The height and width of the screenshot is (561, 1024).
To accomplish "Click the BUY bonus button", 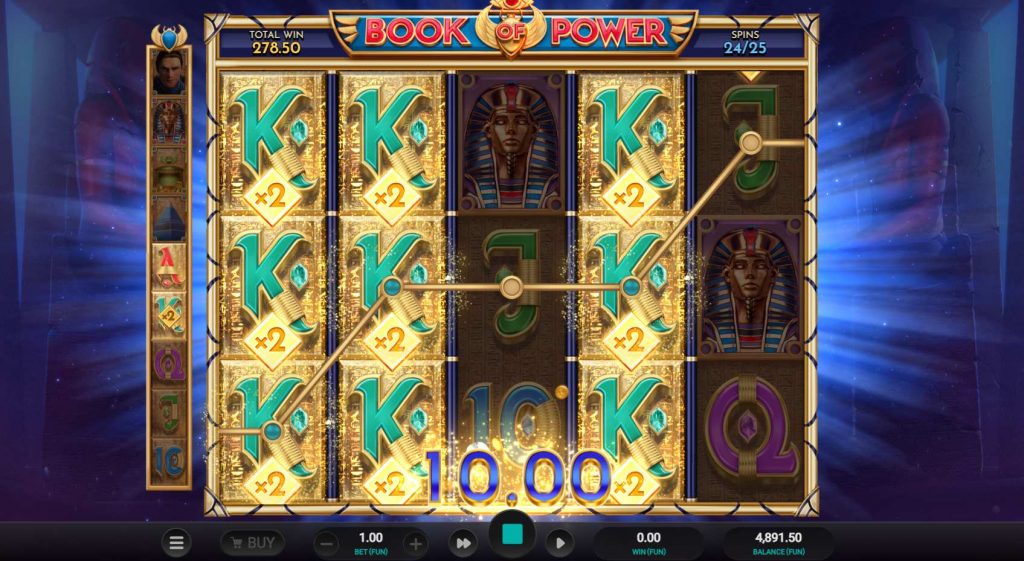I will 252,543.
